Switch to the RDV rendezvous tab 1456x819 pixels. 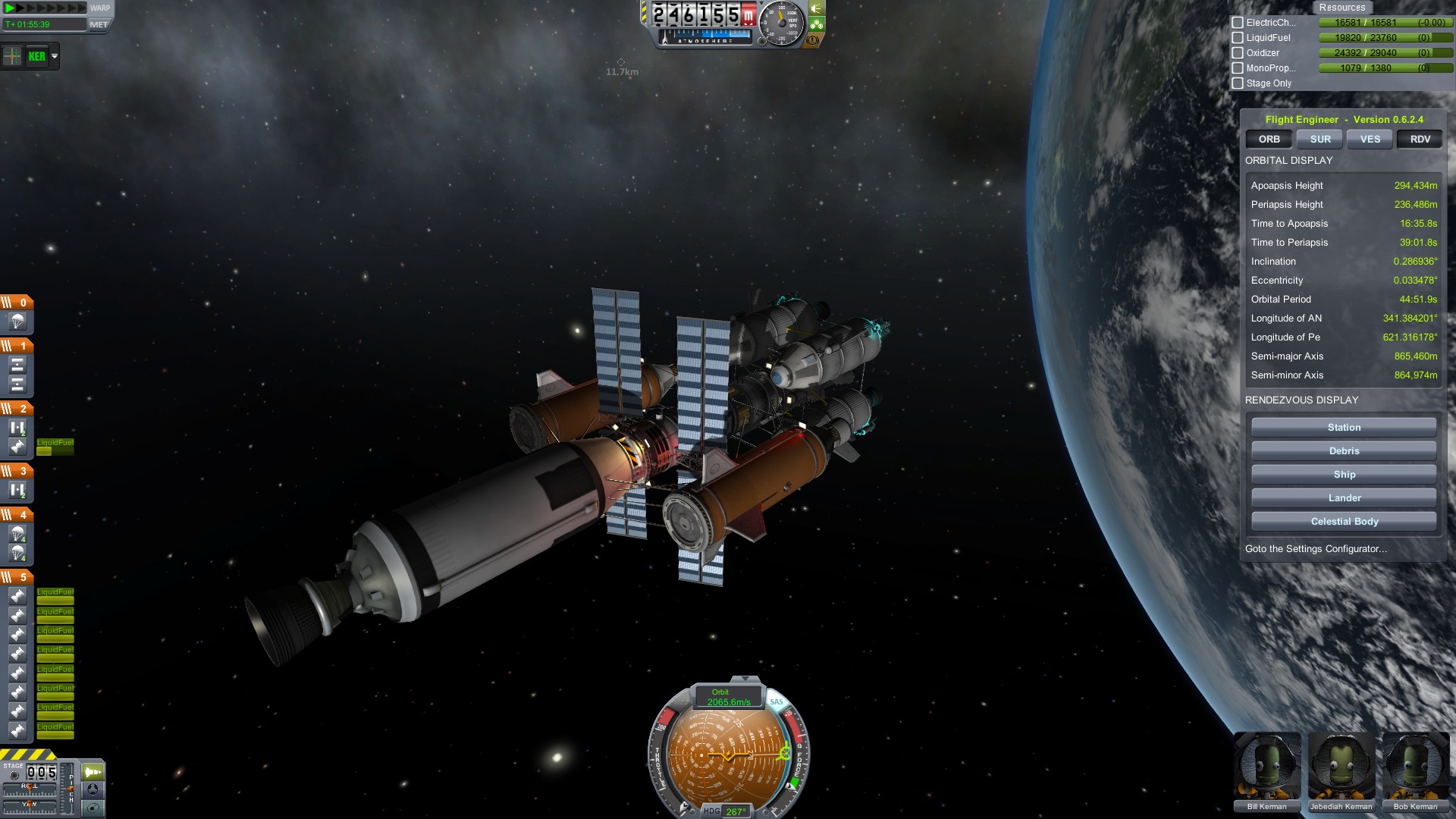click(1420, 140)
